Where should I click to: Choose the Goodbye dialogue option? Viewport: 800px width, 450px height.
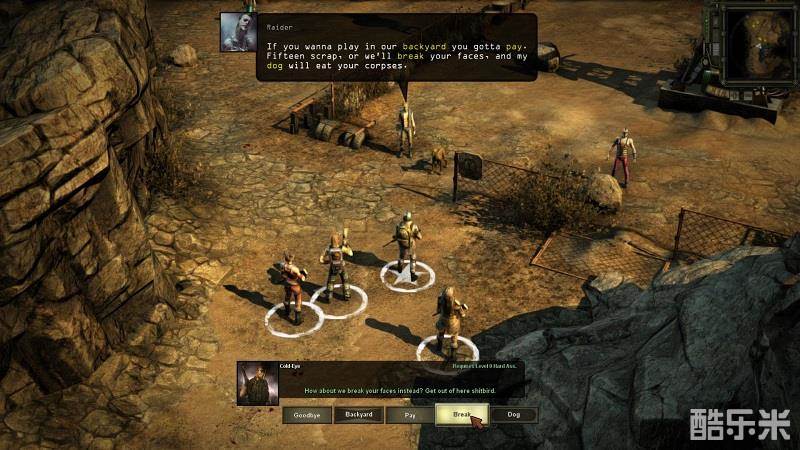307,415
